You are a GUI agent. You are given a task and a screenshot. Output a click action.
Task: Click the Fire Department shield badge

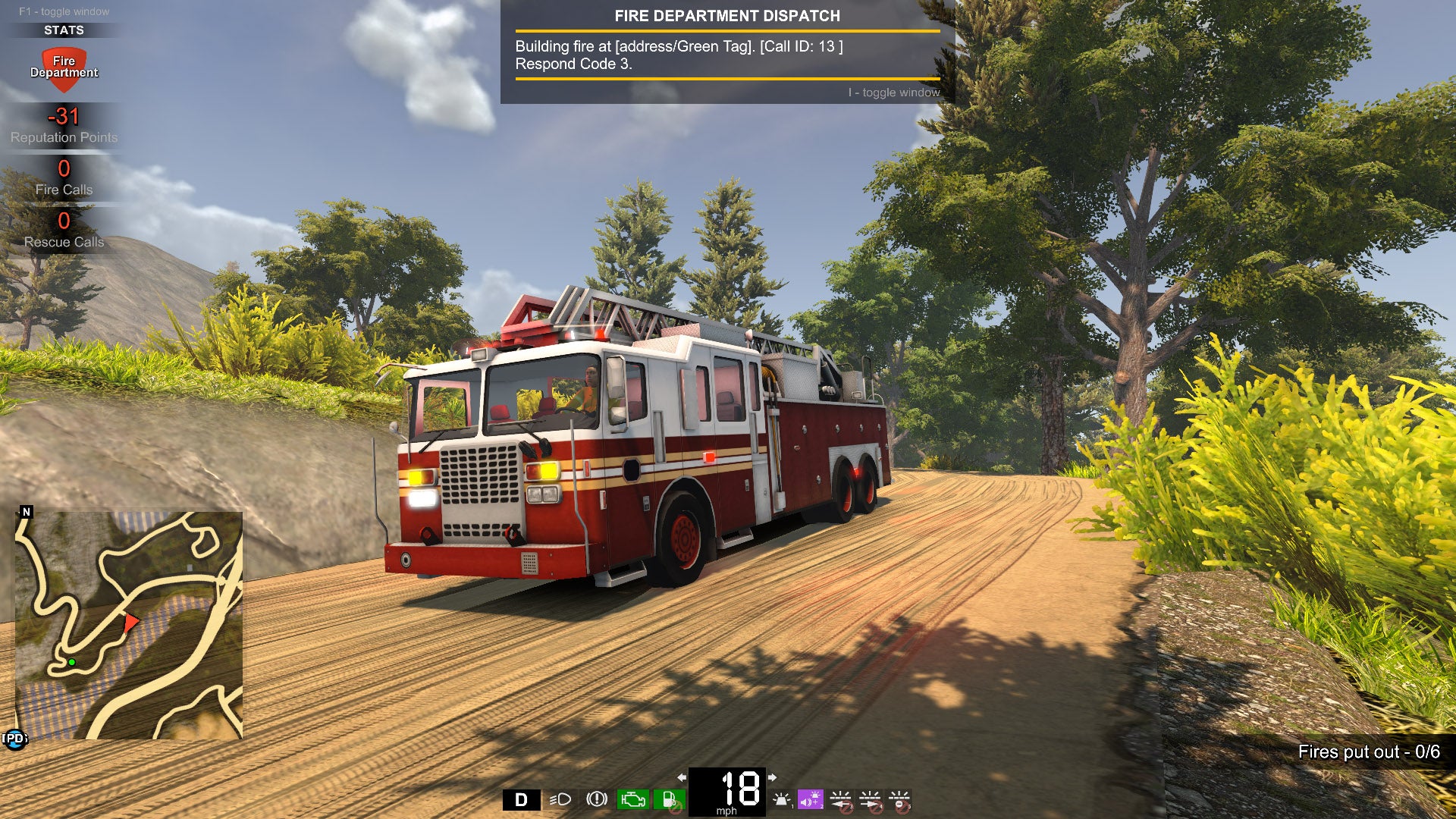click(64, 68)
